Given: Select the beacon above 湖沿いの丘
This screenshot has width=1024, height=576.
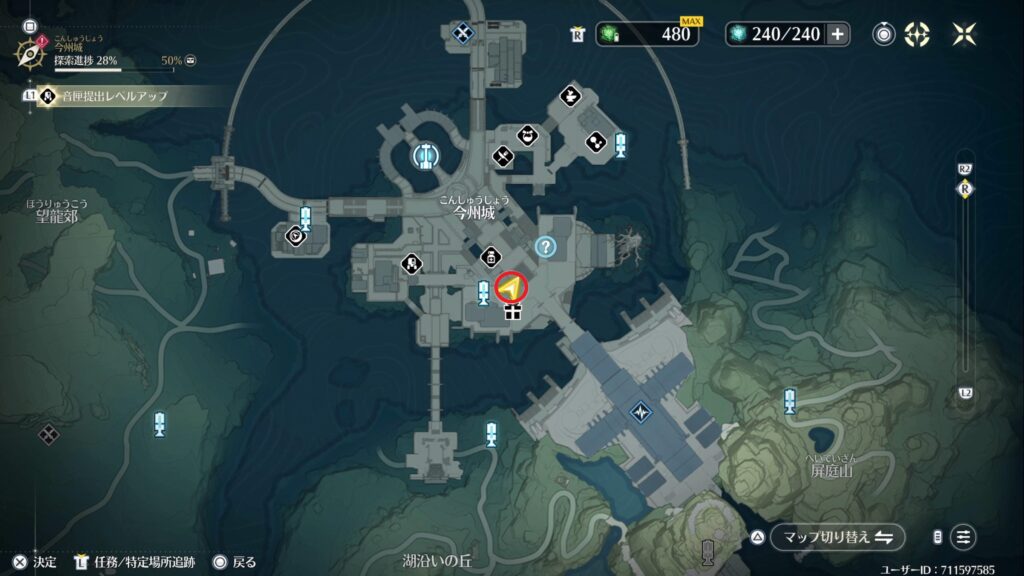Looking at the screenshot, I should (x=491, y=434).
